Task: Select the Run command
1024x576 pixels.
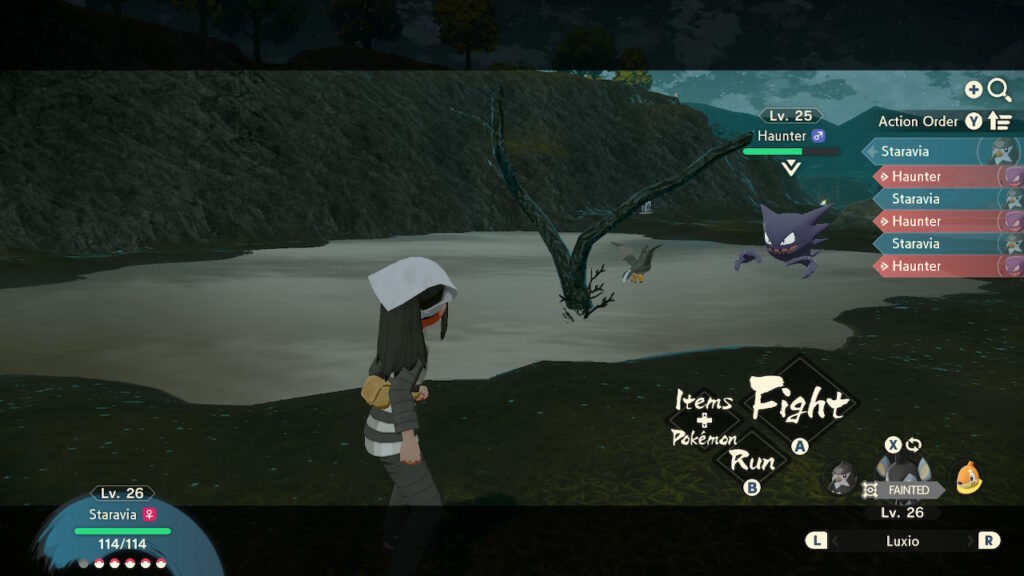Action: [x=752, y=461]
